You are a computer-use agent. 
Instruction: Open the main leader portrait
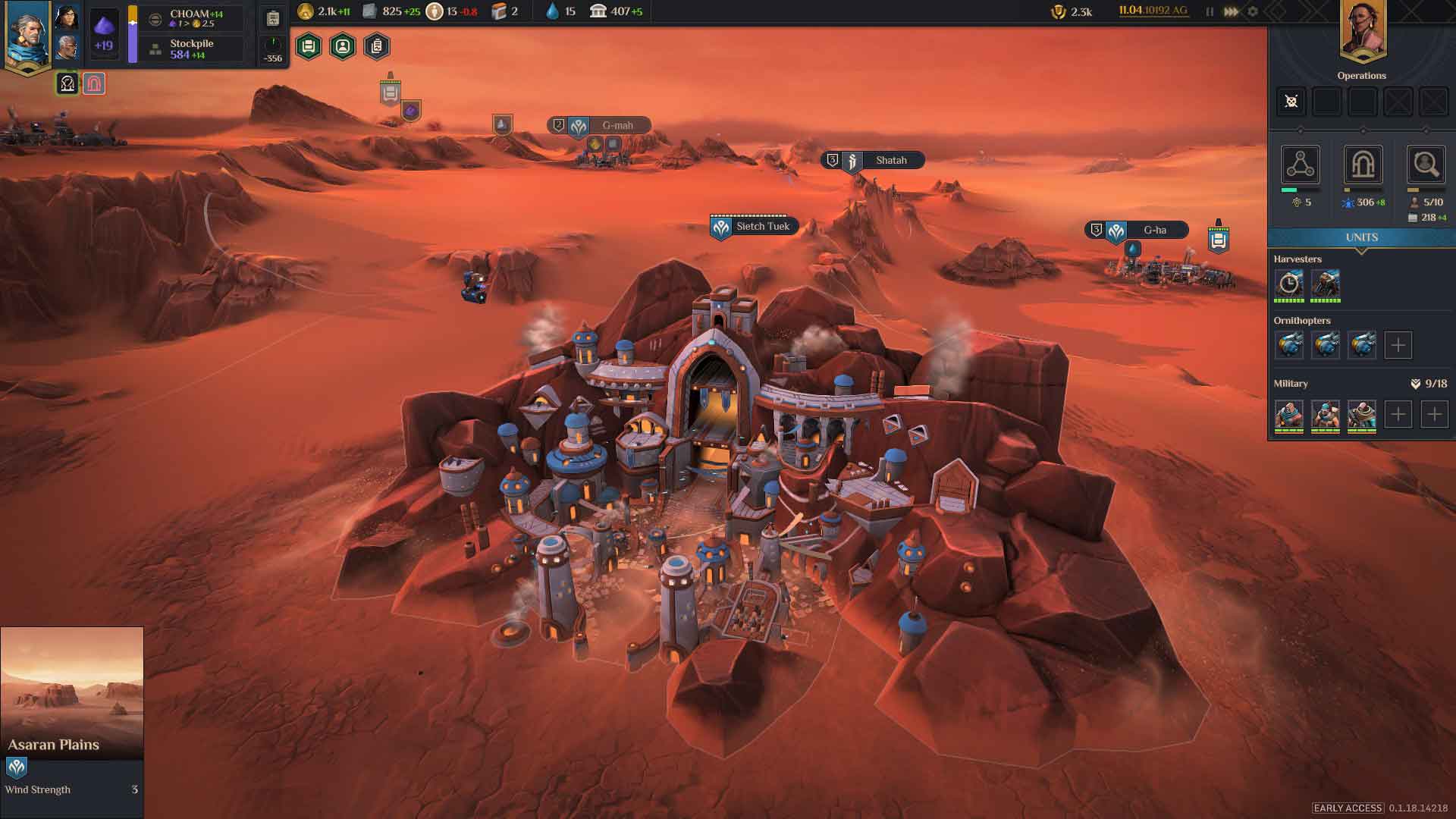point(28,34)
